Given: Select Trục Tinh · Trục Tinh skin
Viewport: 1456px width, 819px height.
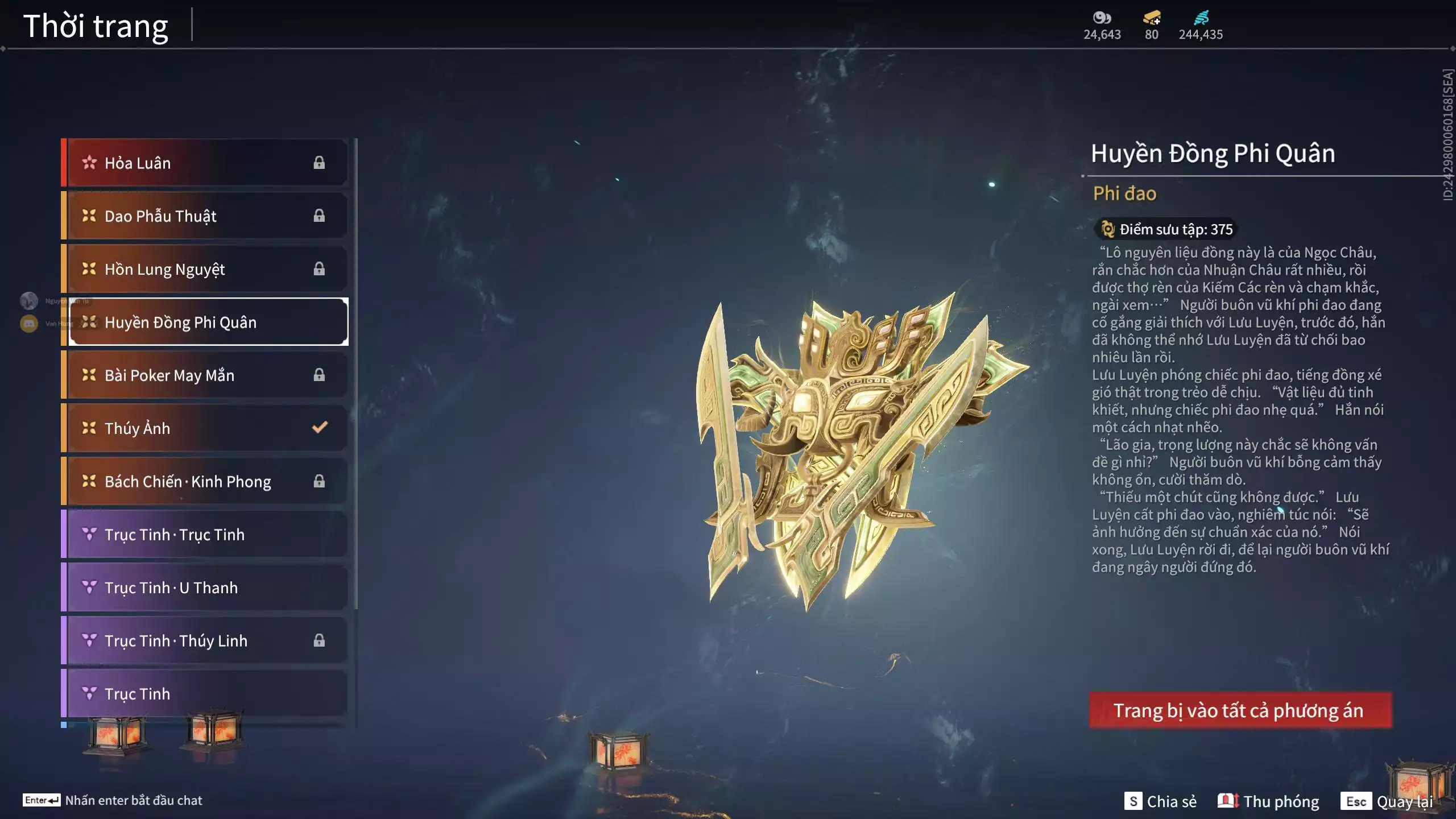Looking at the screenshot, I should click(x=205, y=534).
